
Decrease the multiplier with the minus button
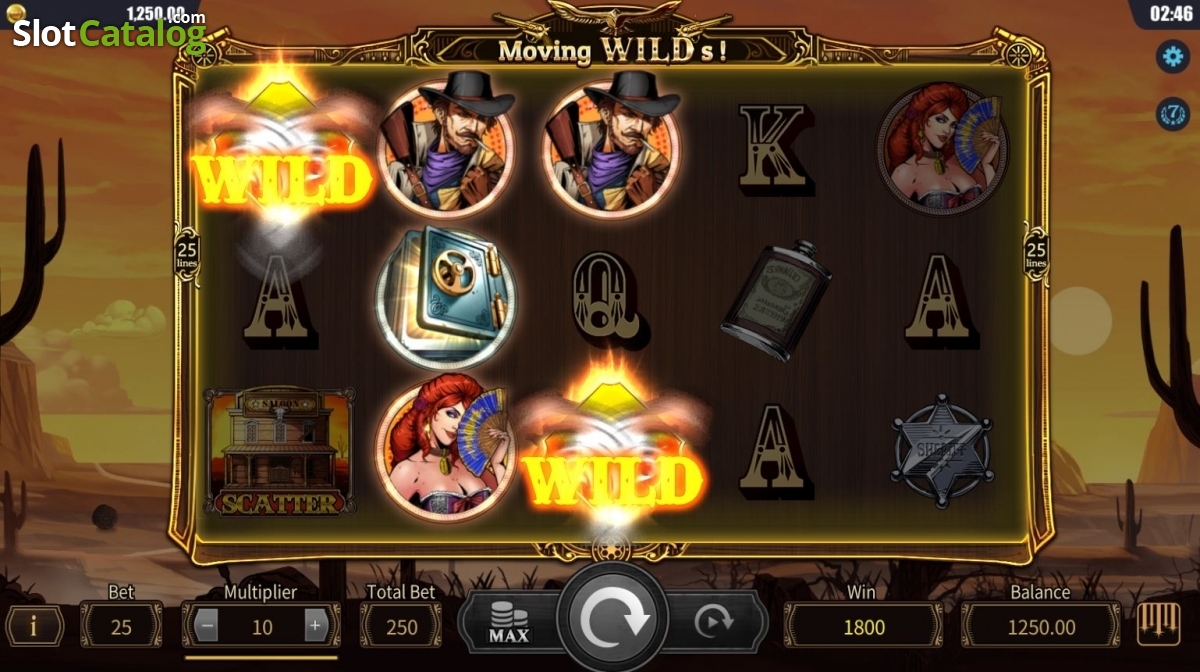(x=207, y=626)
